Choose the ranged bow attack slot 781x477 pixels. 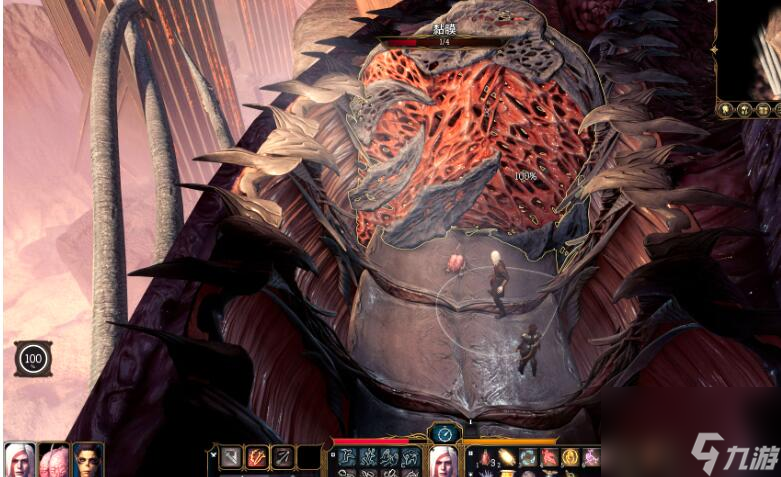pos(283,458)
